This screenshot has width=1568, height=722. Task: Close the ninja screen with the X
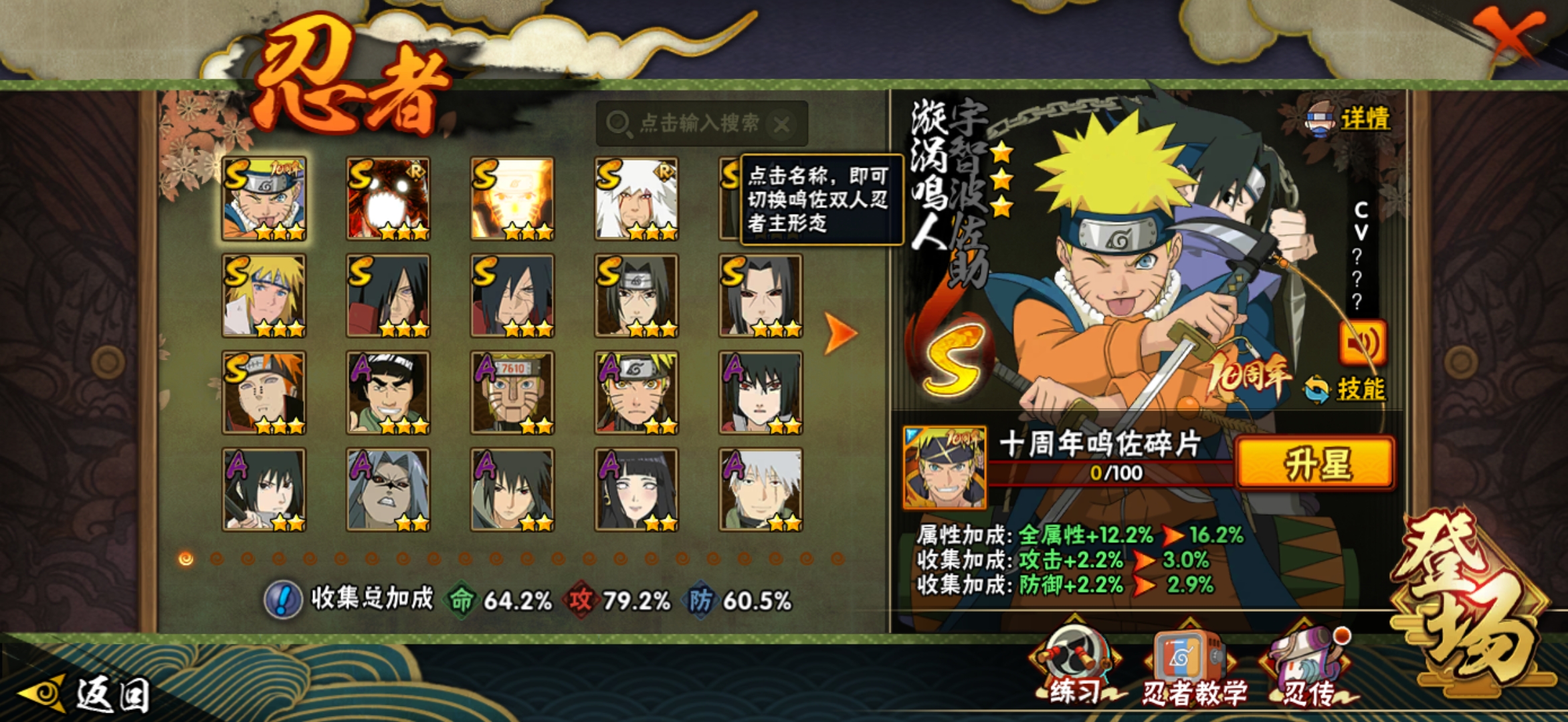1509,33
